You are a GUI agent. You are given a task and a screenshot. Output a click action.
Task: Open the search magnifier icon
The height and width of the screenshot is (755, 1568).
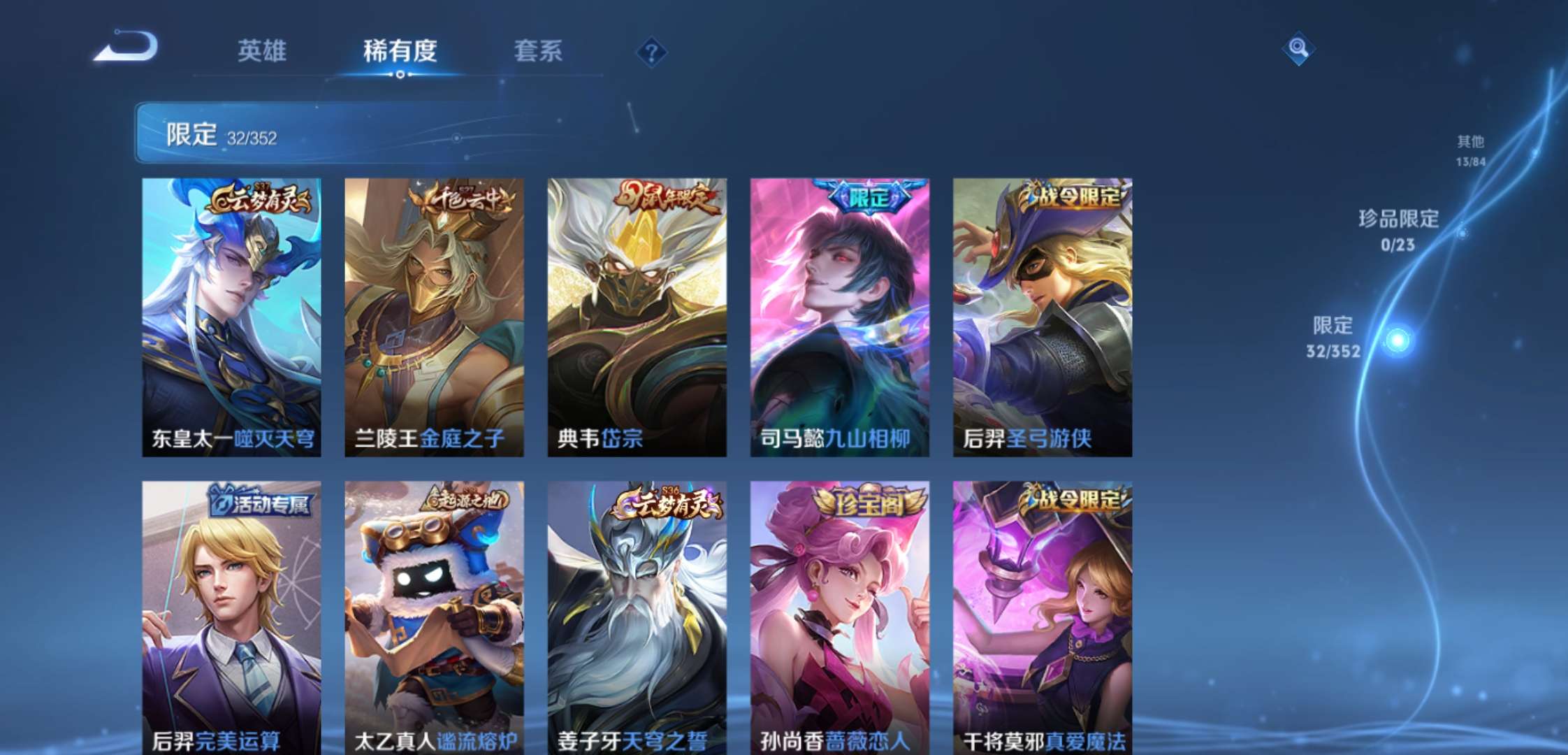point(1300,49)
